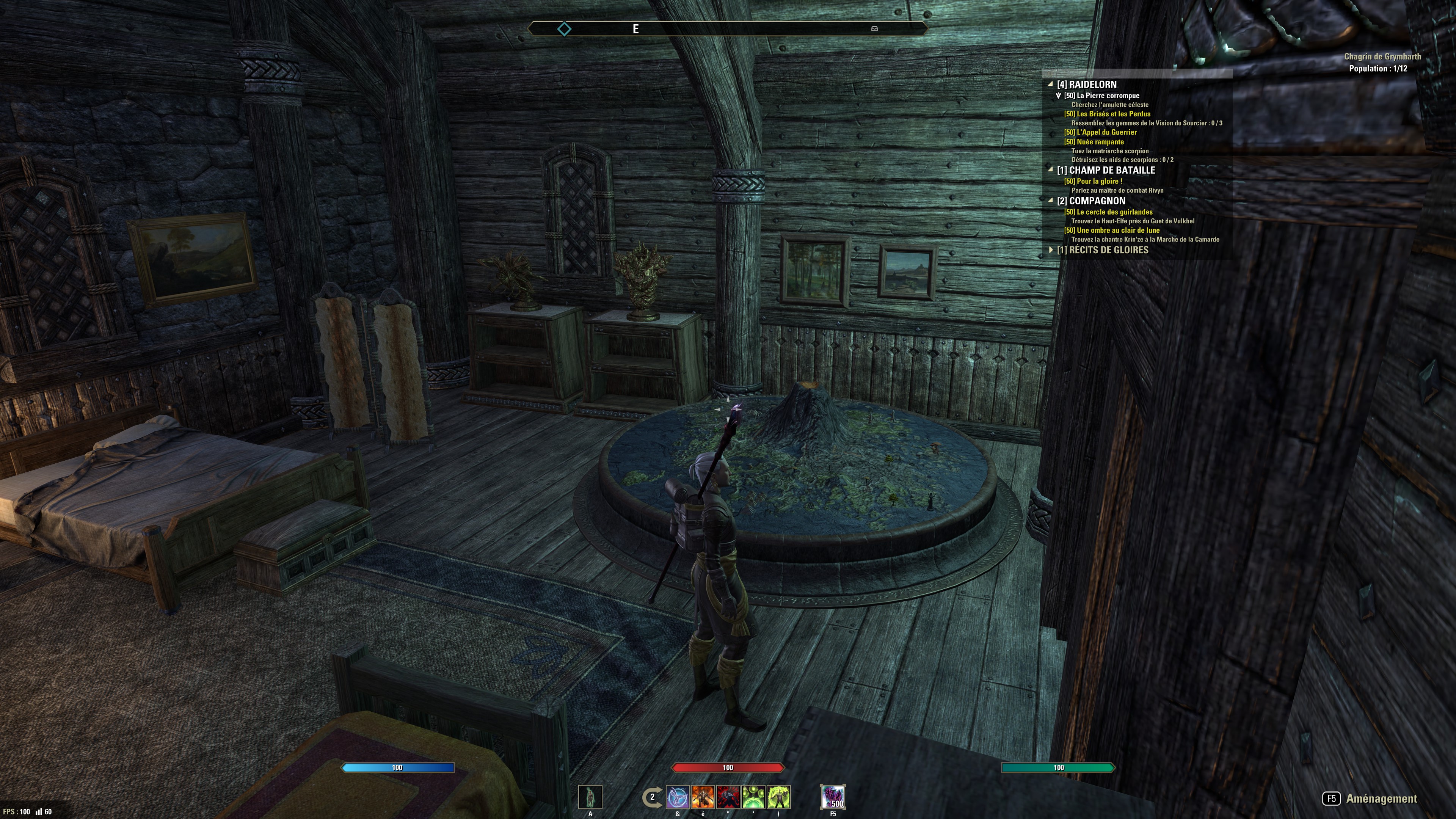Cast the fiery armored warrior ability

pos(703,797)
